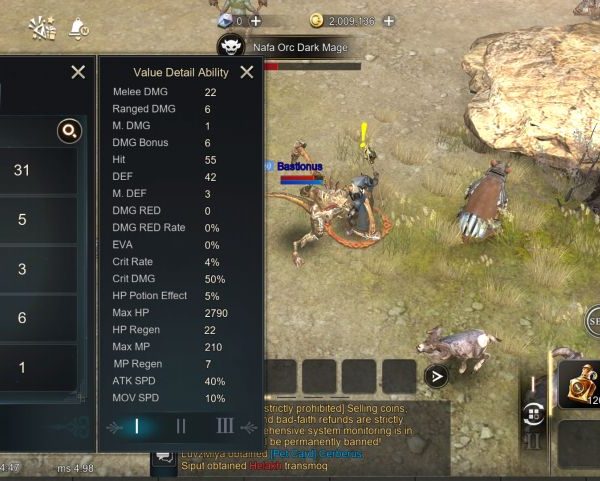Expand hotbar with the arrow button
Viewport: 600px width, 481px height.
pyautogui.click(x=435, y=376)
